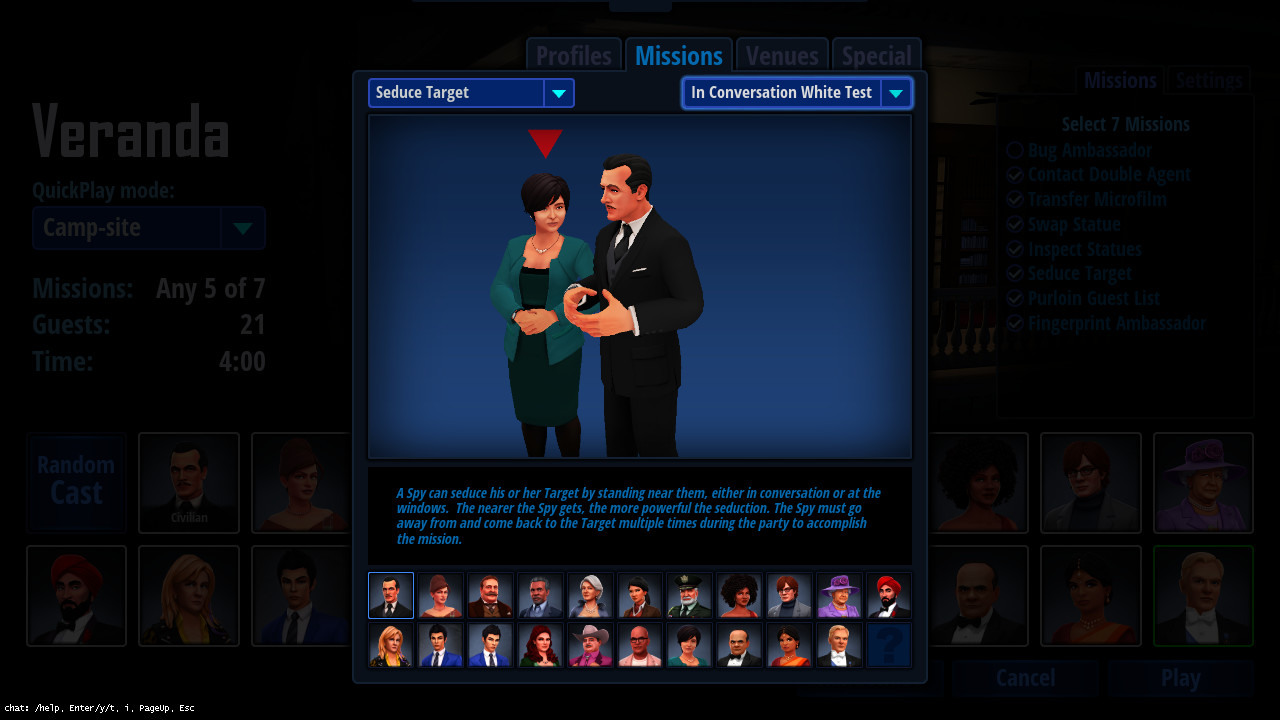Screen dimensions: 1280x720
Task: Select the mustached man portrait in first slot
Action: pyautogui.click(x=390, y=595)
